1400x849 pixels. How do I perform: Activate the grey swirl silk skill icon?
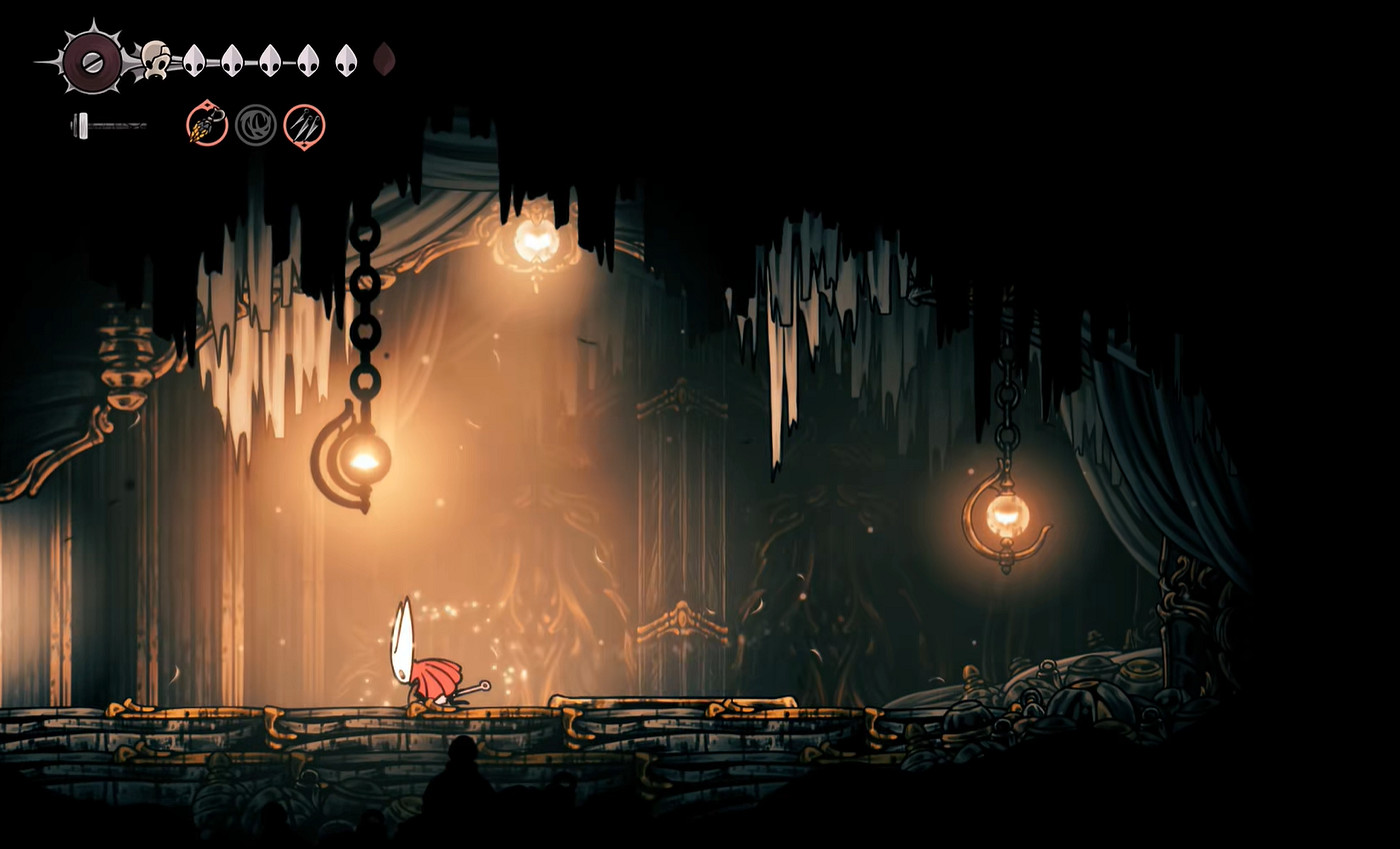pyautogui.click(x=256, y=125)
